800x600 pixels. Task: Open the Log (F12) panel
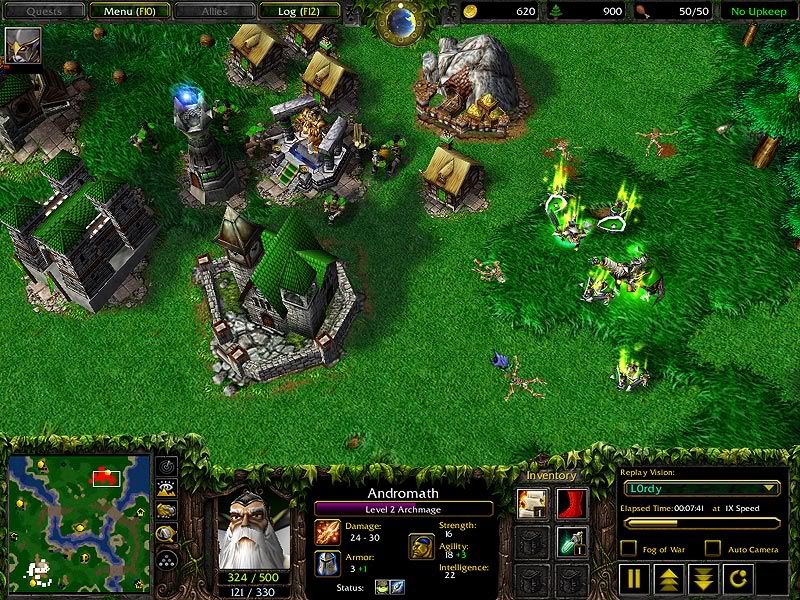tap(297, 11)
